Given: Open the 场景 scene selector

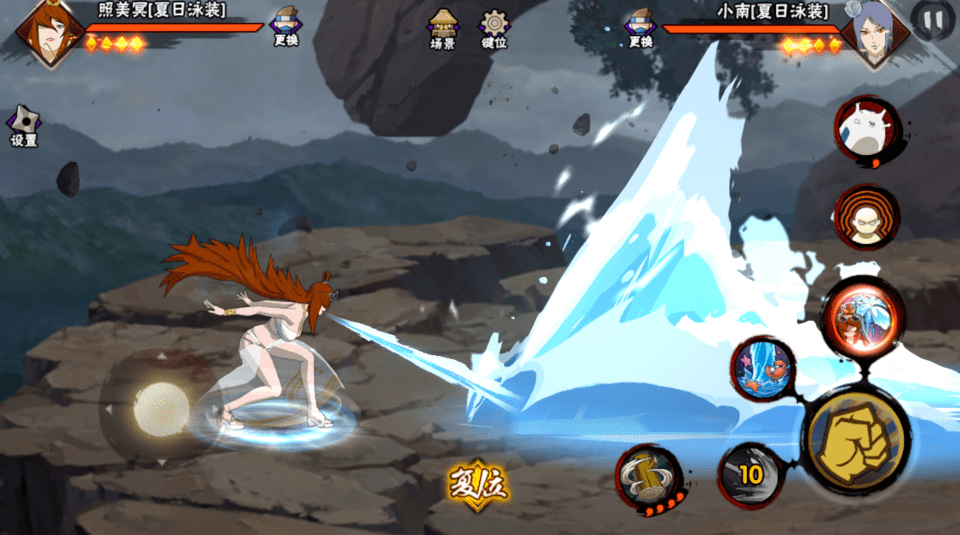Looking at the screenshot, I should click(442, 29).
